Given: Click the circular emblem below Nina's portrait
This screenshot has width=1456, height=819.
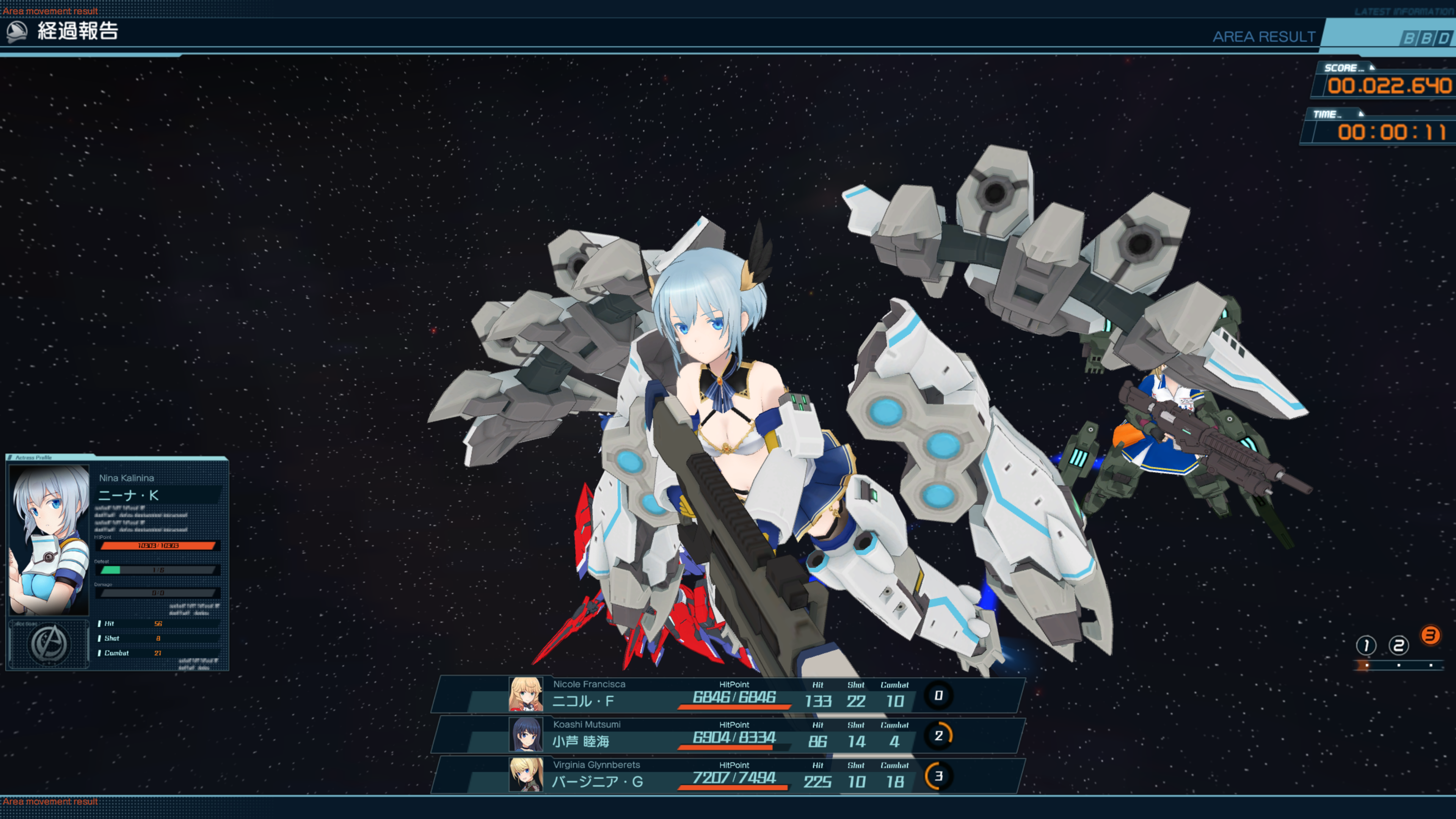Looking at the screenshot, I should point(50,644).
